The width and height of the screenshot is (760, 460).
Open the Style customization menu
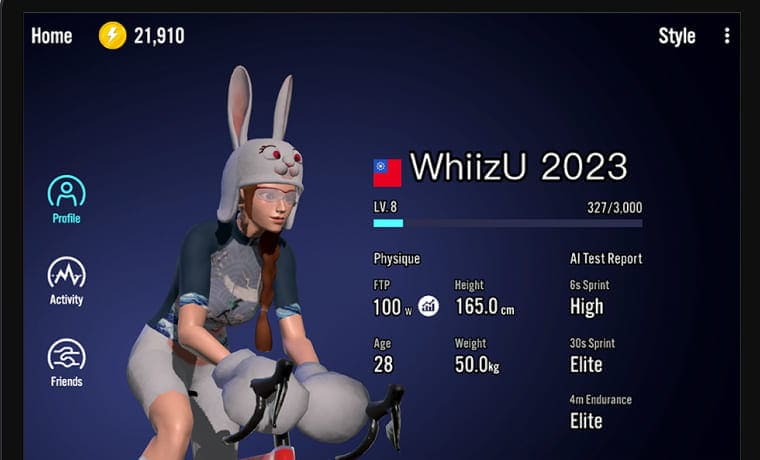[676, 36]
